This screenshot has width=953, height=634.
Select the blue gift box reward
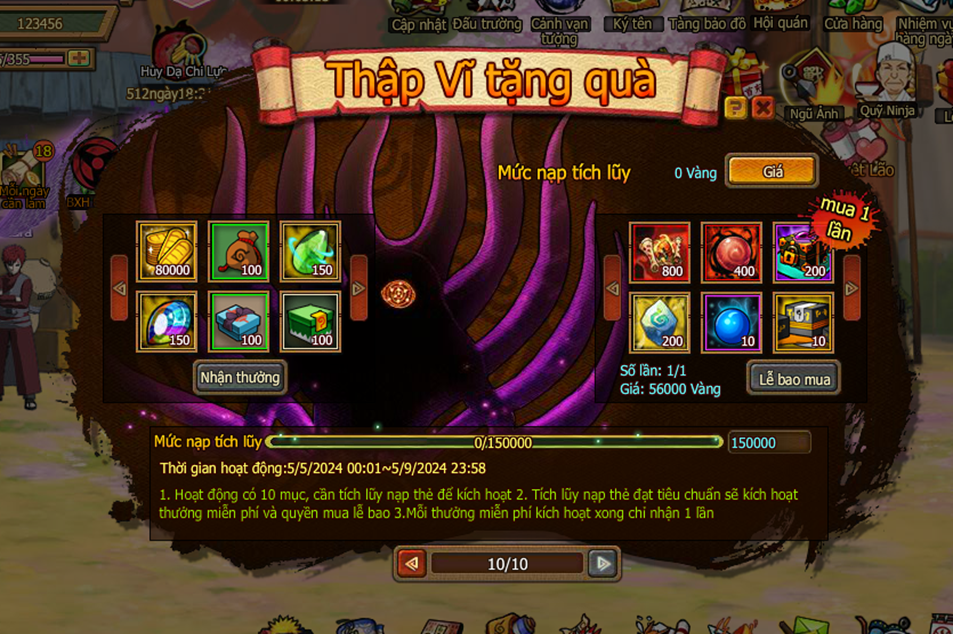click(239, 321)
